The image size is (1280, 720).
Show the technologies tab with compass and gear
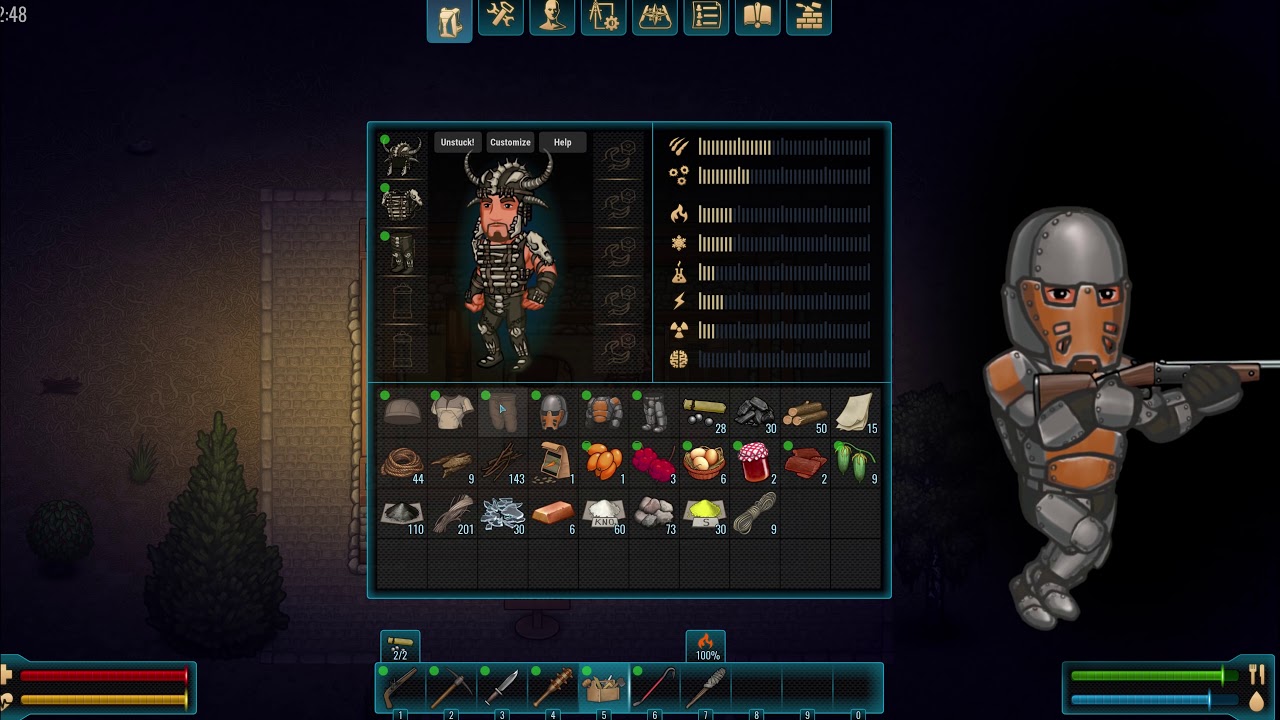[x=604, y=17]
